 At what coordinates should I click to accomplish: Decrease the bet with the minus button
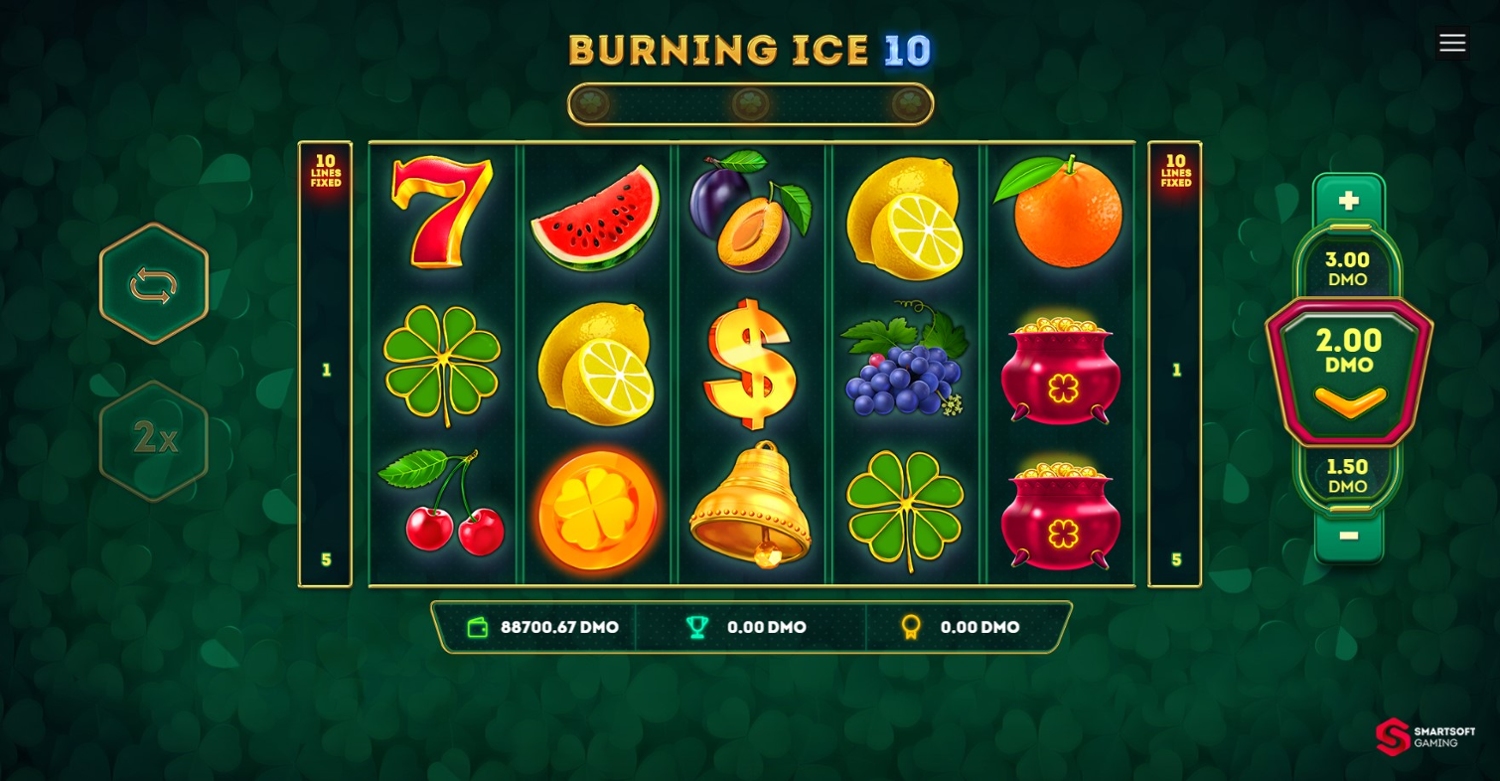coord(1348,536)
